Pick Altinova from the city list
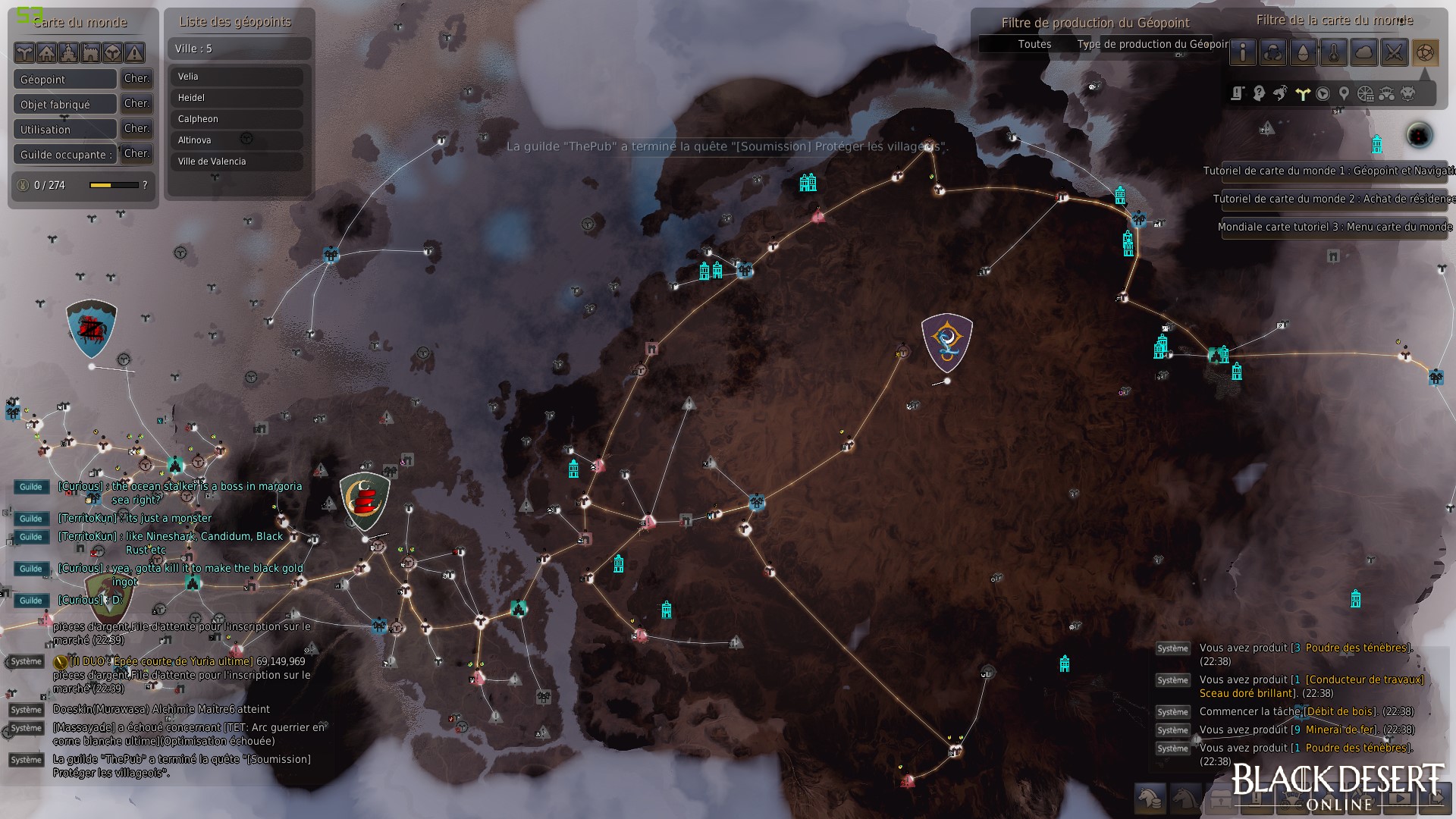The image size is (1456, 819). pyautogui.click(x=237, y=140)
